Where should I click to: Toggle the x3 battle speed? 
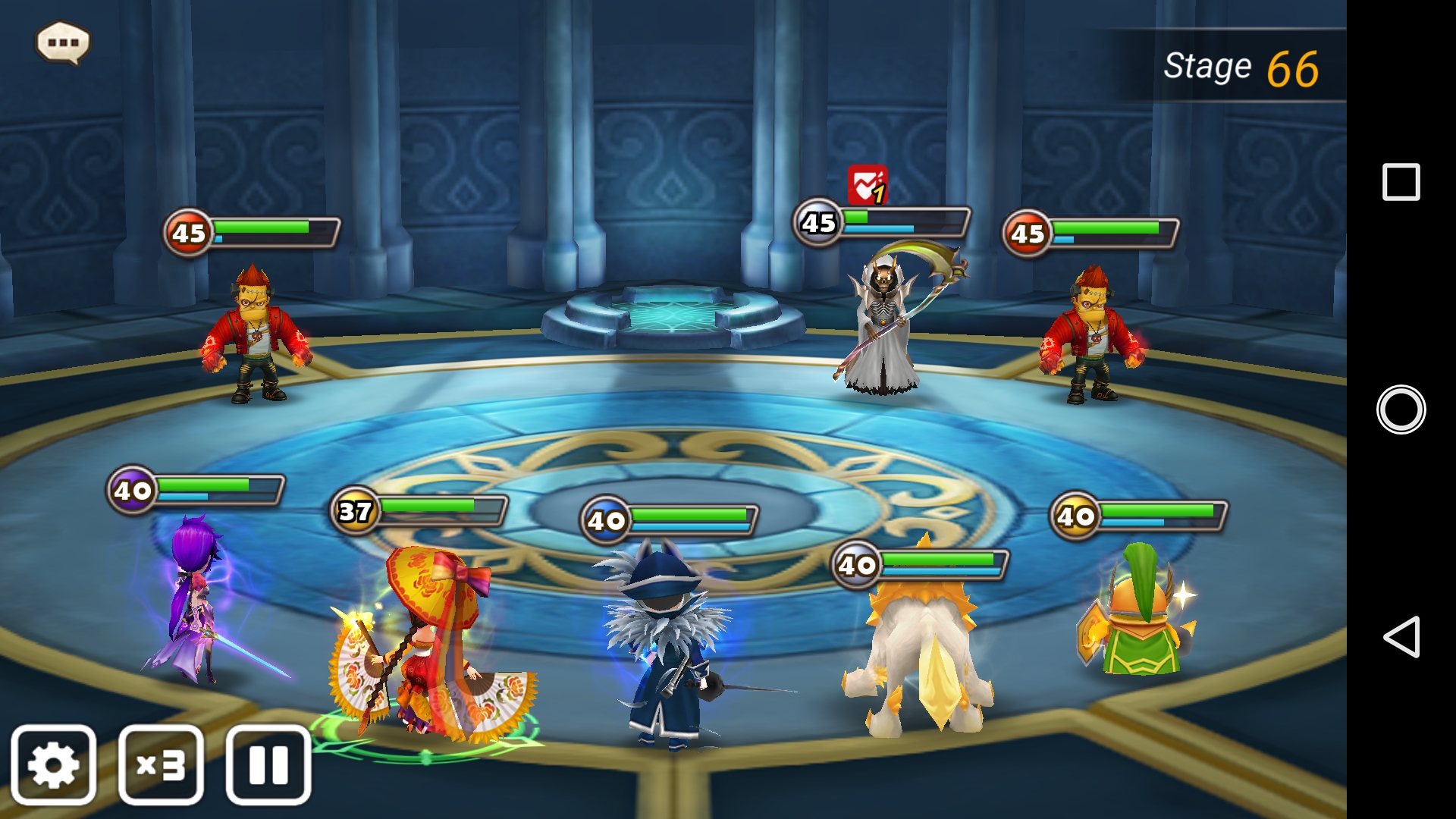161,764
